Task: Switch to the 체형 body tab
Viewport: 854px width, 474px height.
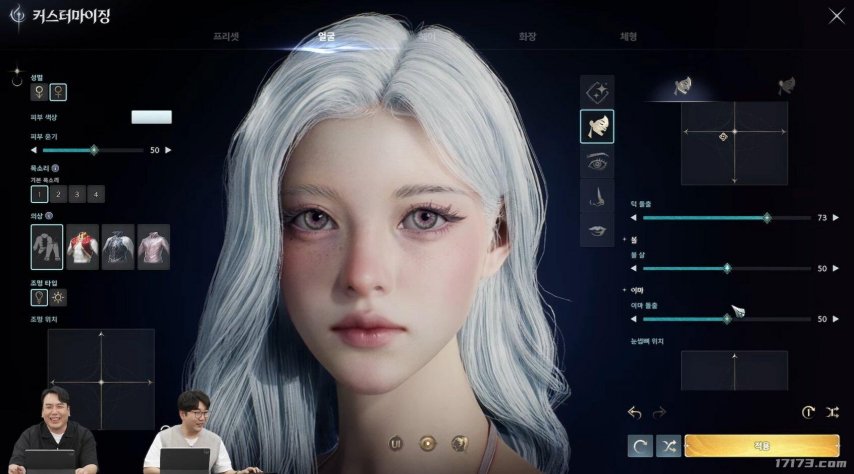Action: [x=628, y=36]
